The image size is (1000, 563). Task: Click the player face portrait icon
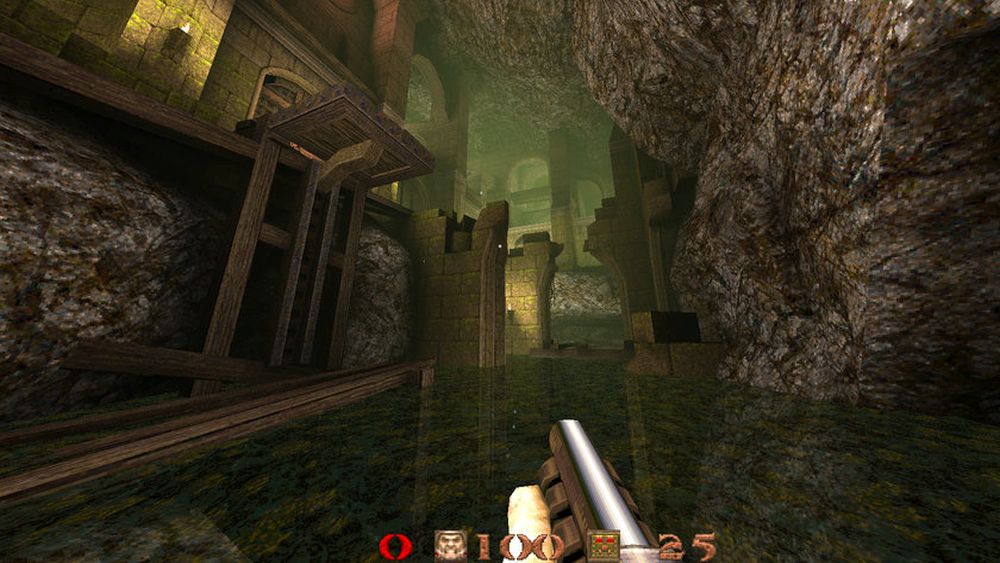tap(449, 546)
